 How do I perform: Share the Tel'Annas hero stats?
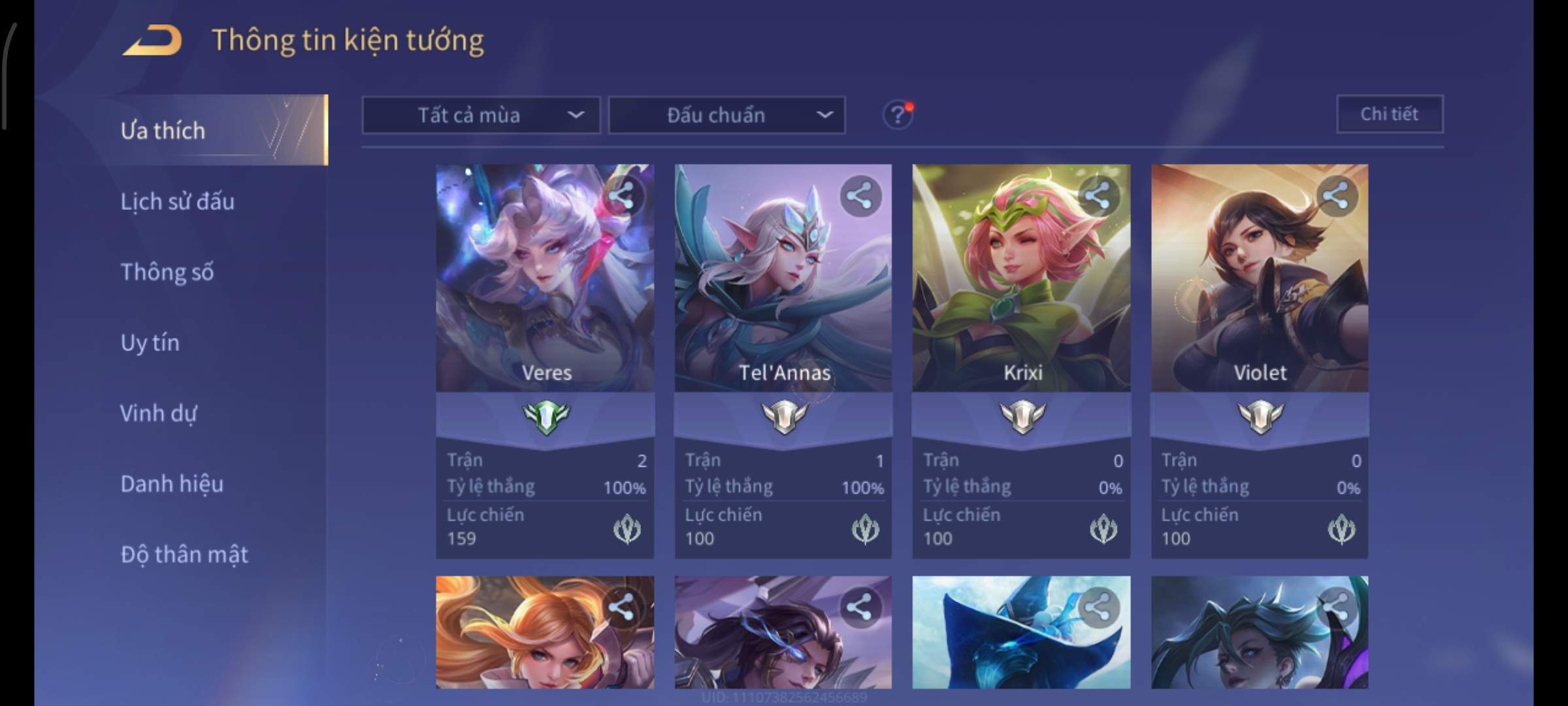(x=860, y=195)
